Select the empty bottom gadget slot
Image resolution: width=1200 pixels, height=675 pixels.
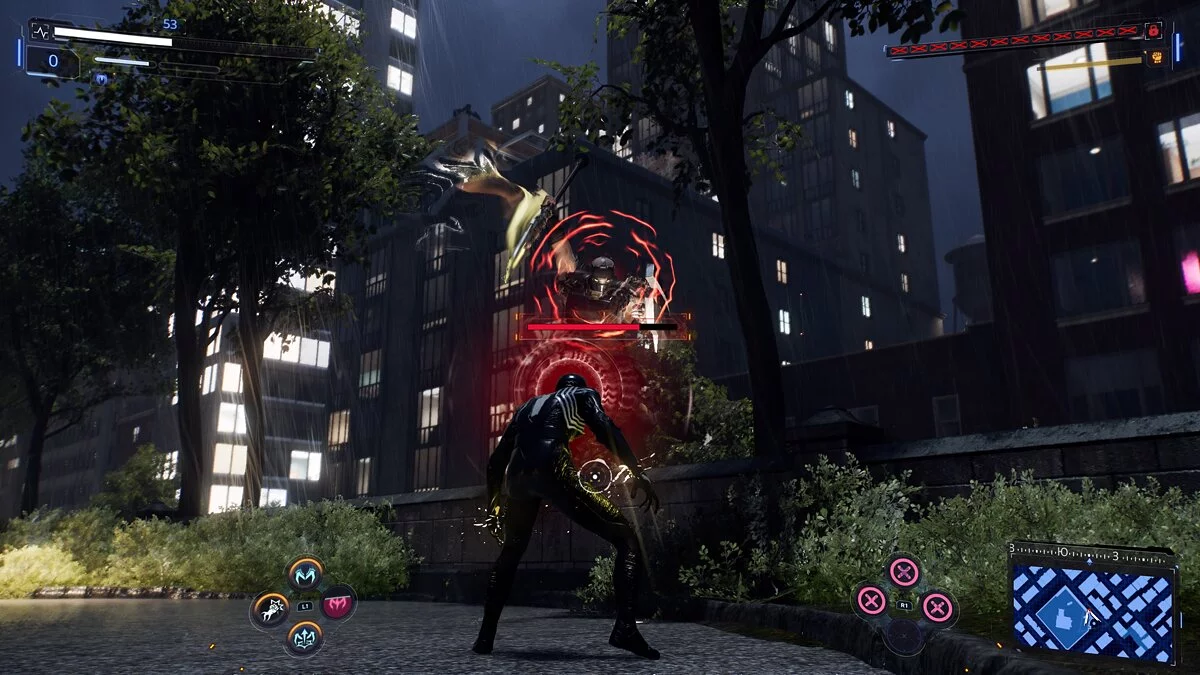pos(904,636)
